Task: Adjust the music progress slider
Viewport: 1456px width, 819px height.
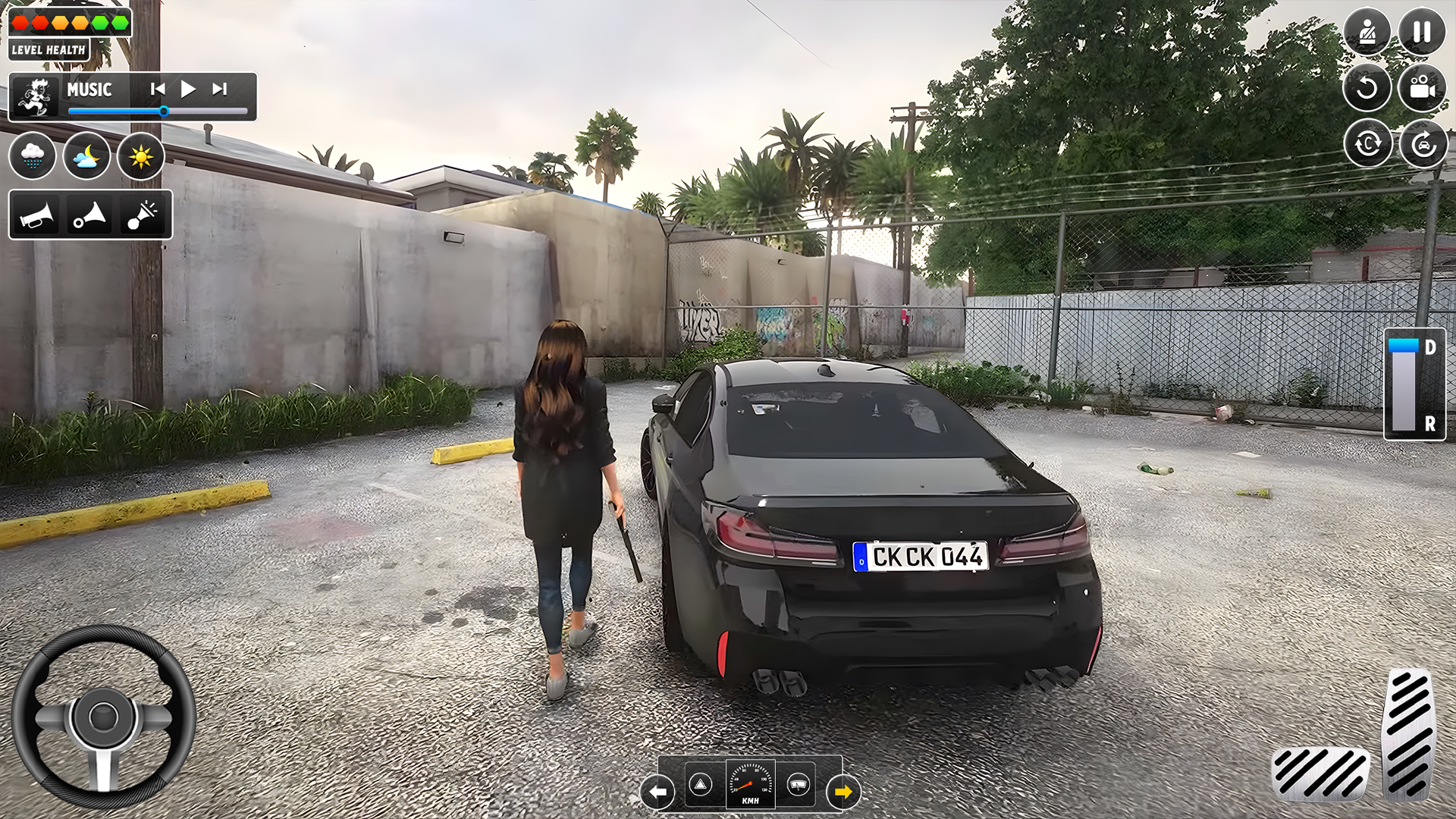Action: 164,111
